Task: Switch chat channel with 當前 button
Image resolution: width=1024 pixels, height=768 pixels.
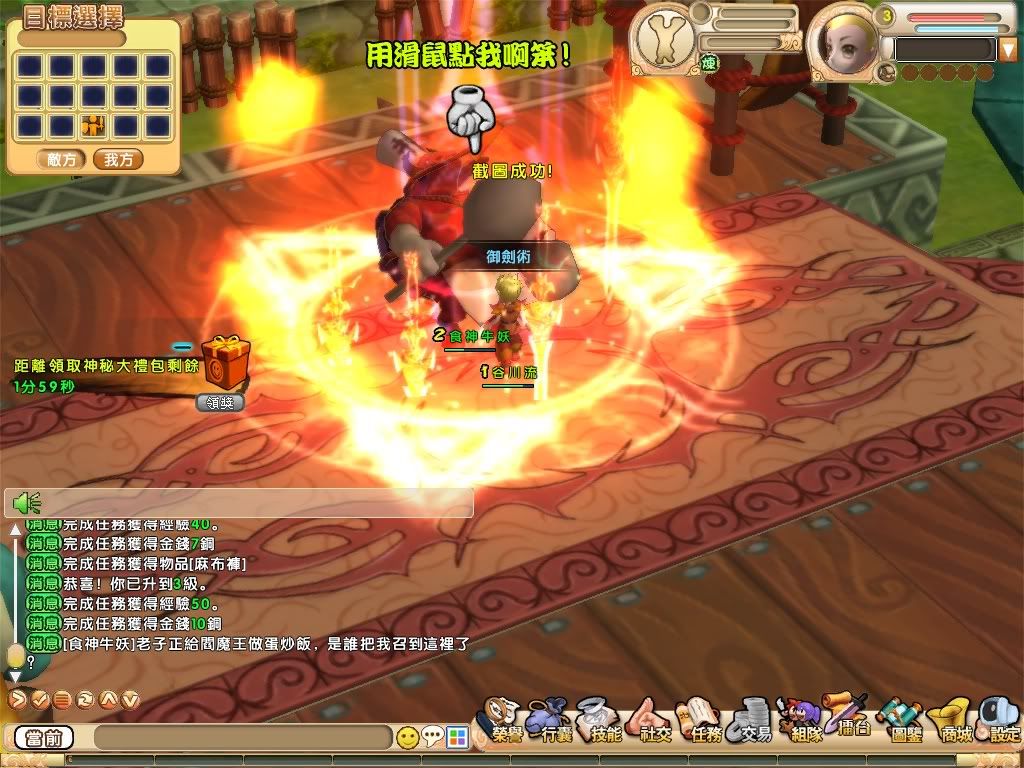Action: 44,738
